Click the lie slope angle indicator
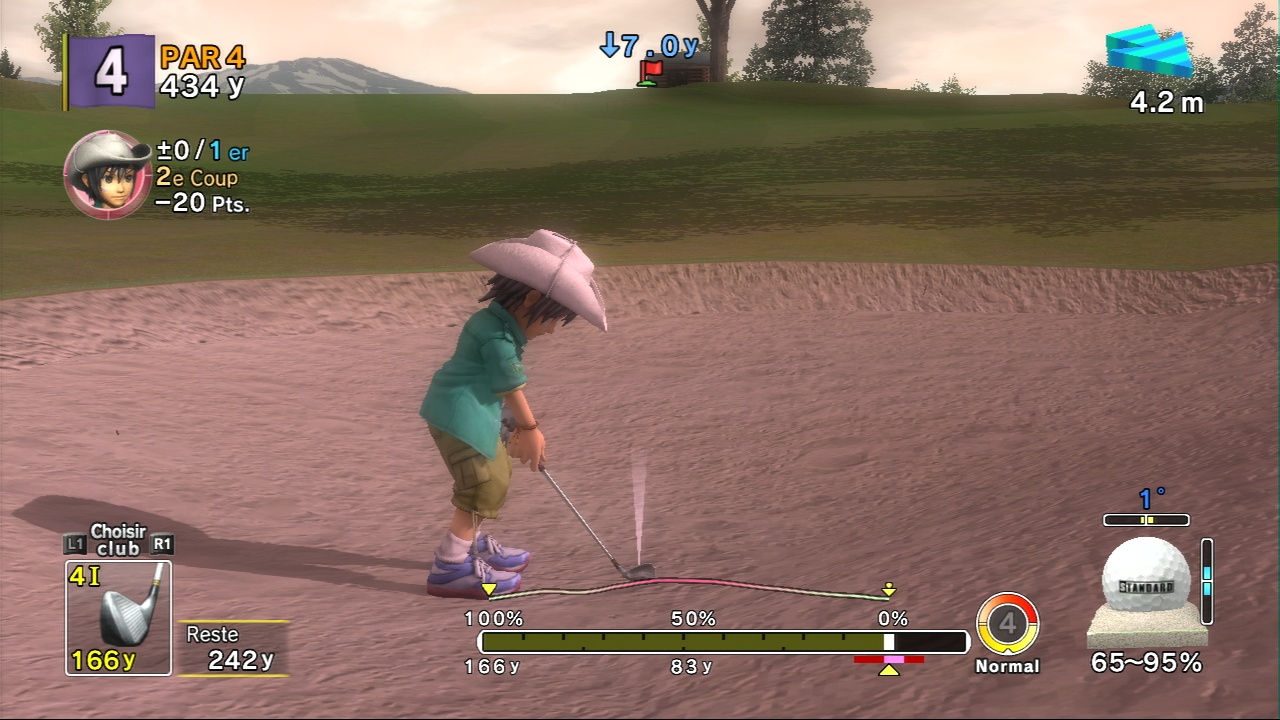 coord(1146,520)
